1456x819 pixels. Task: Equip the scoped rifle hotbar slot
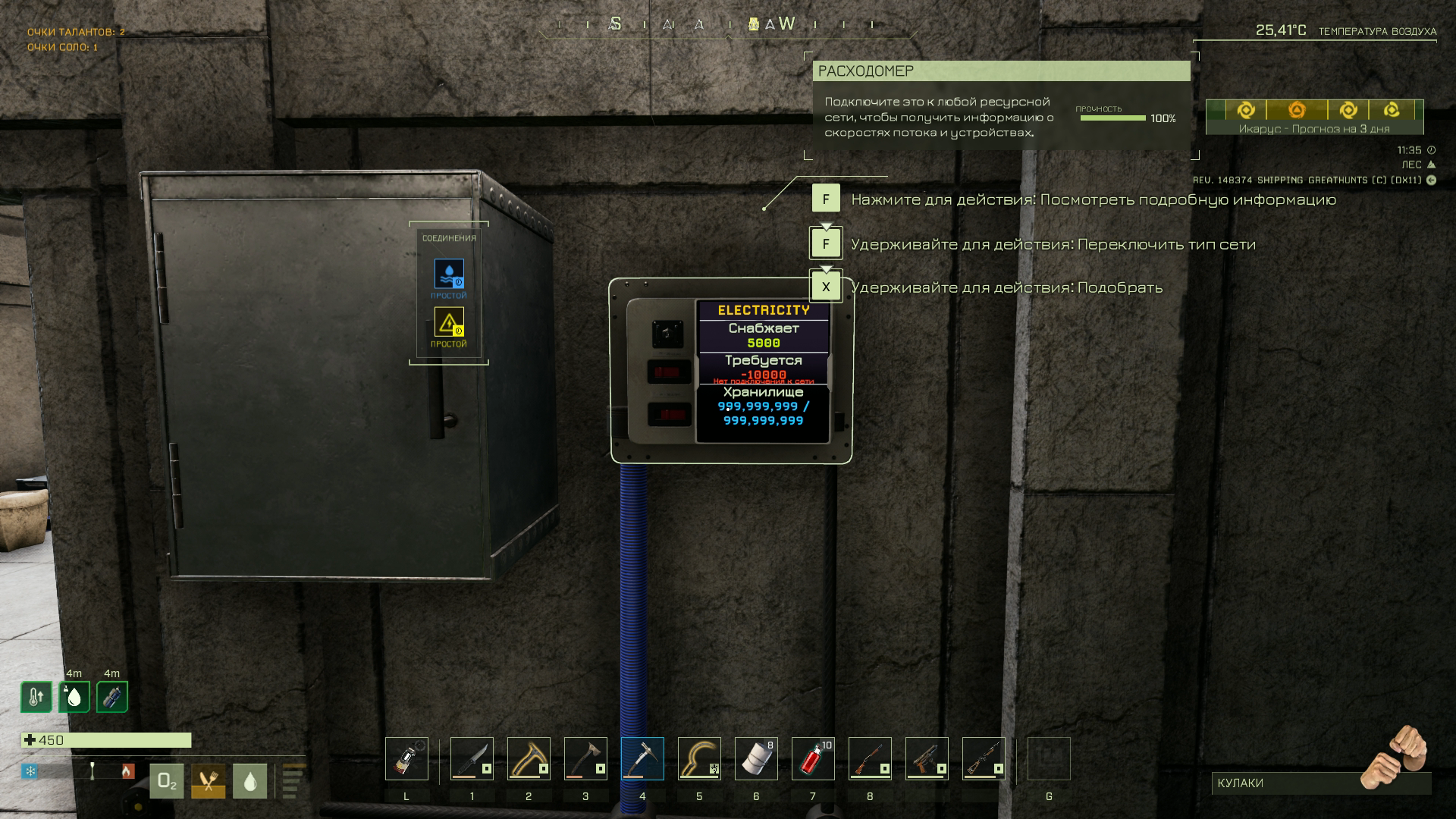[984, 758]
